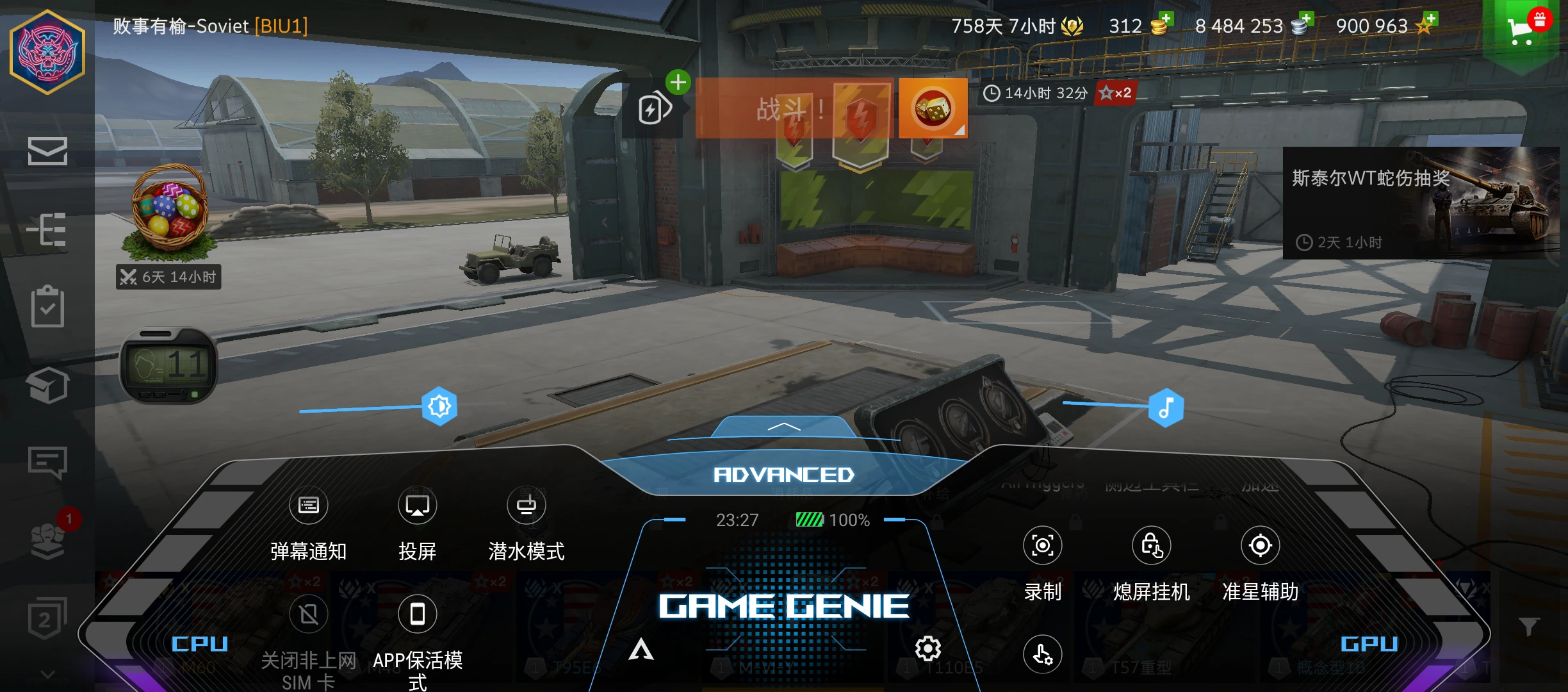Turn on 准星辅助 crosshair assist
The image size is (1568, 692).
(1260, 546)
